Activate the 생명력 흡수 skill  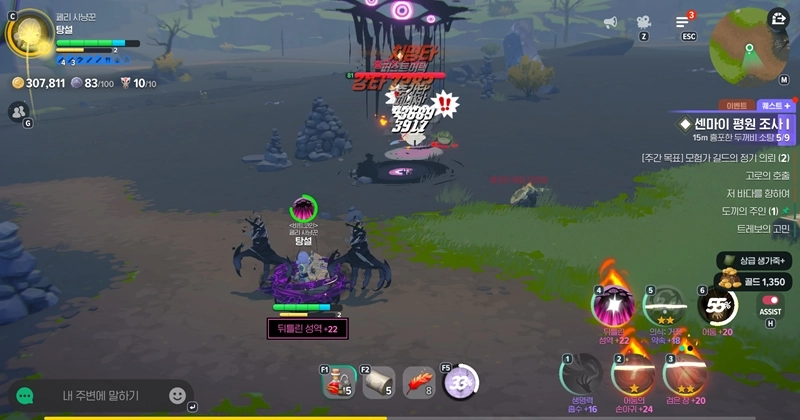580,374
